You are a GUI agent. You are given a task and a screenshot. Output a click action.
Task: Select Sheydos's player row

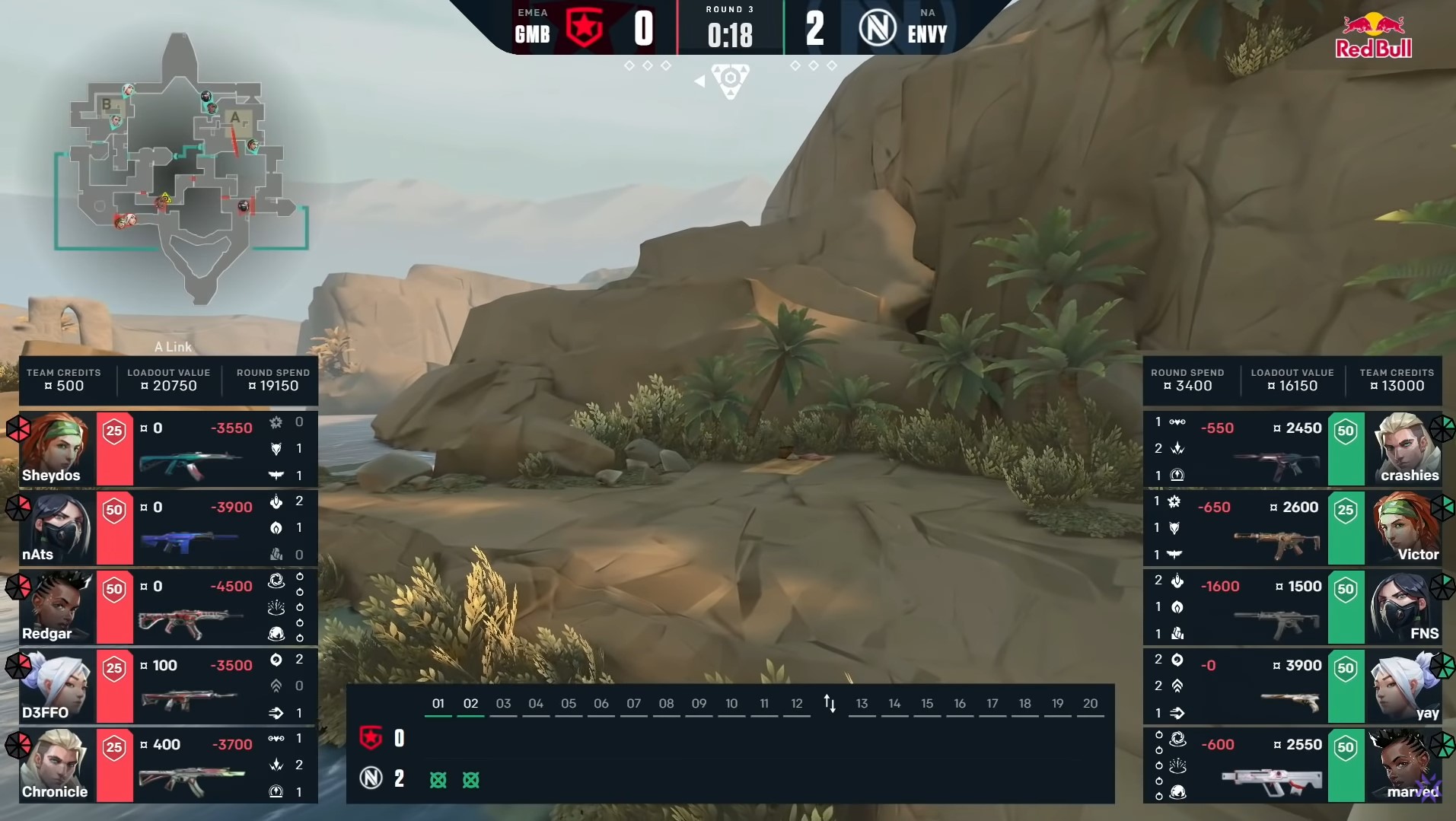coord(169,449)
